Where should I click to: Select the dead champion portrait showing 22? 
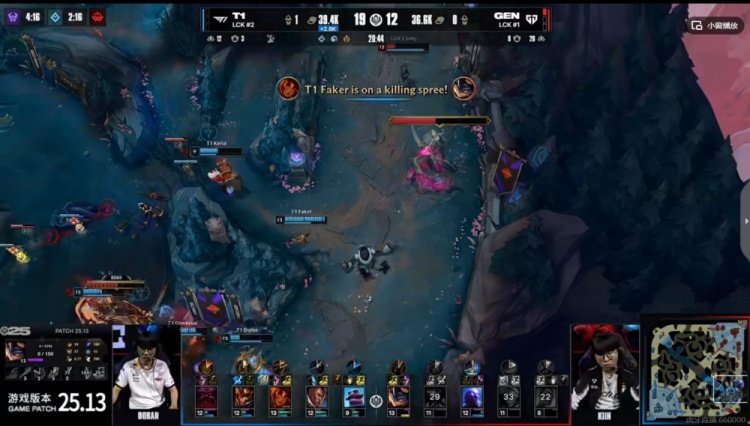(x=546, y=397)
